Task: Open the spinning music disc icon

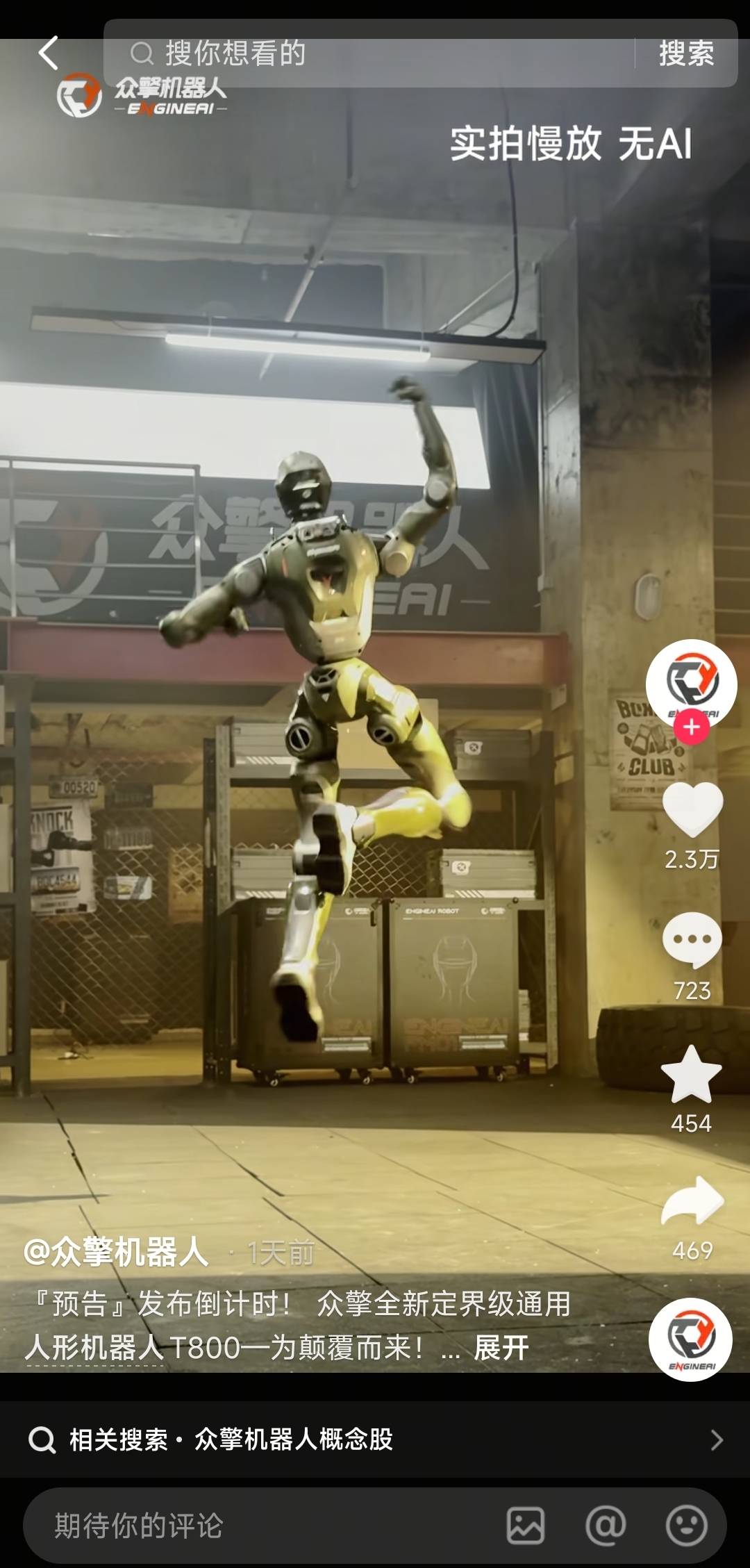Action: pyautogui.click(x=691, y=1339)
